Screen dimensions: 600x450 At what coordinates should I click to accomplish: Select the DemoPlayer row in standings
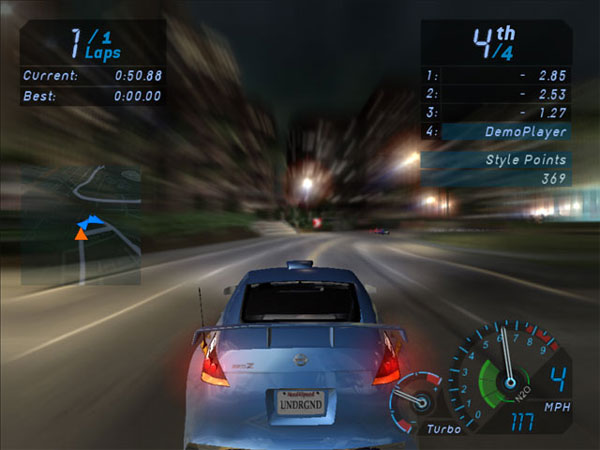coord(497,131)
